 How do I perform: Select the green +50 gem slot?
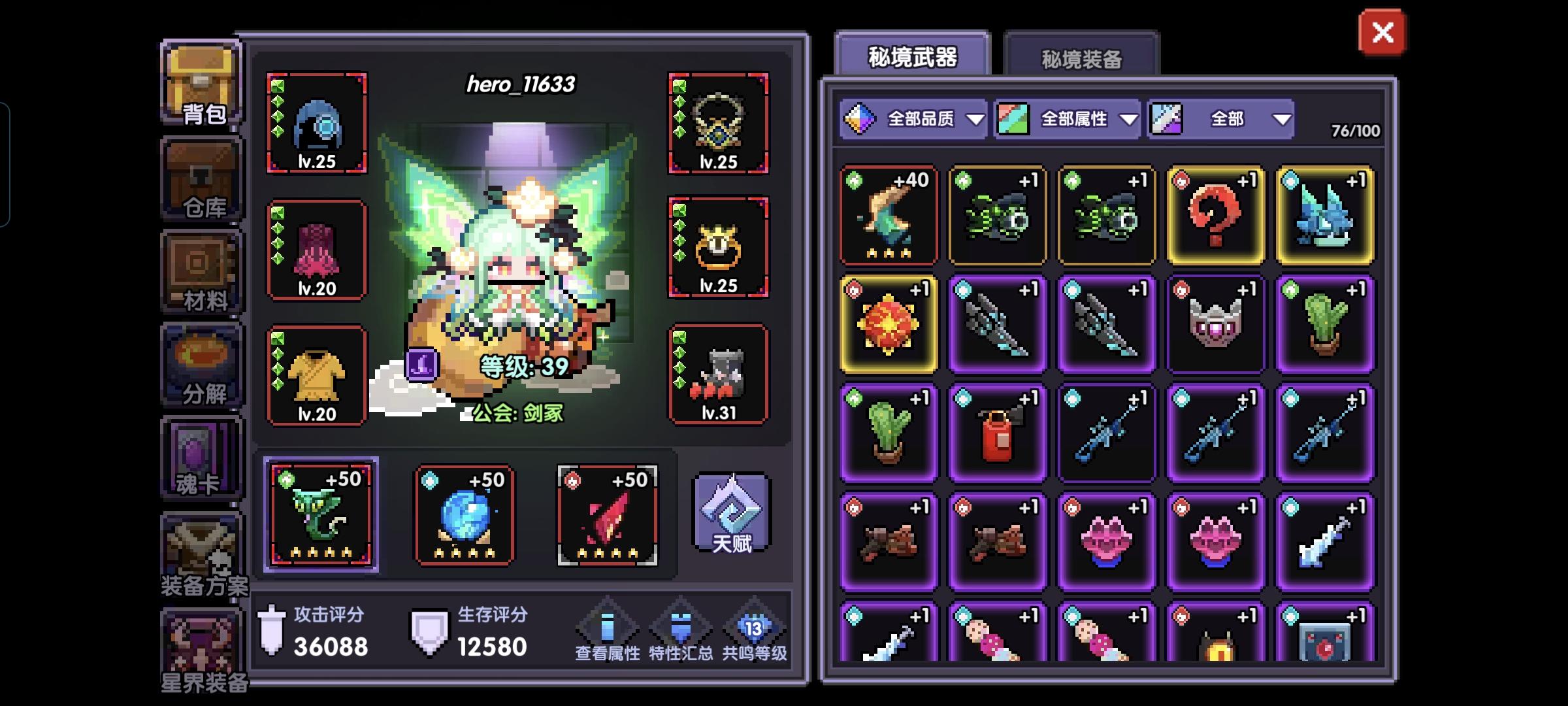click(x=320, y=513)
